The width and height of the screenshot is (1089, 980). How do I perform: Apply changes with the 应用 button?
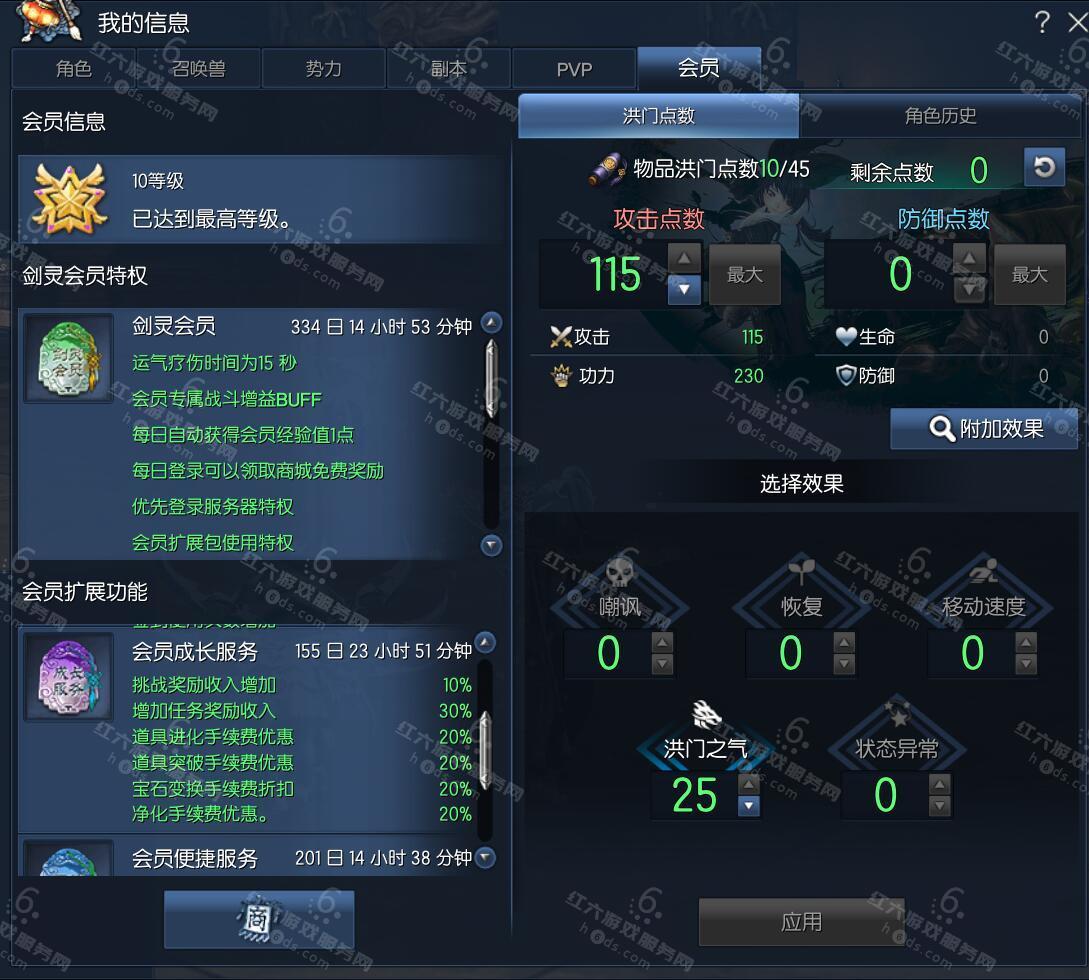(x=801, y=921)
